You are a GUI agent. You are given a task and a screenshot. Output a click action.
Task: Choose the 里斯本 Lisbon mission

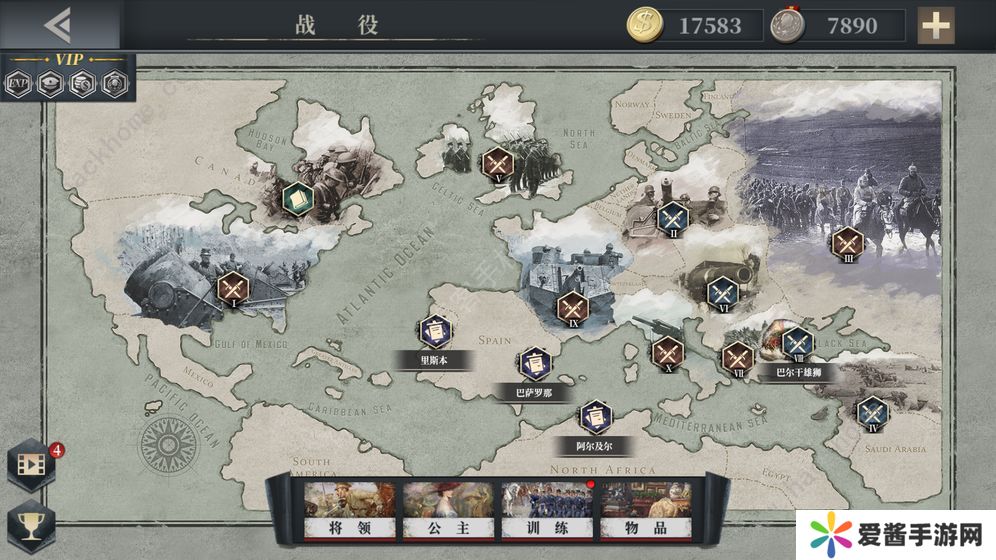[x=435, y=330]
